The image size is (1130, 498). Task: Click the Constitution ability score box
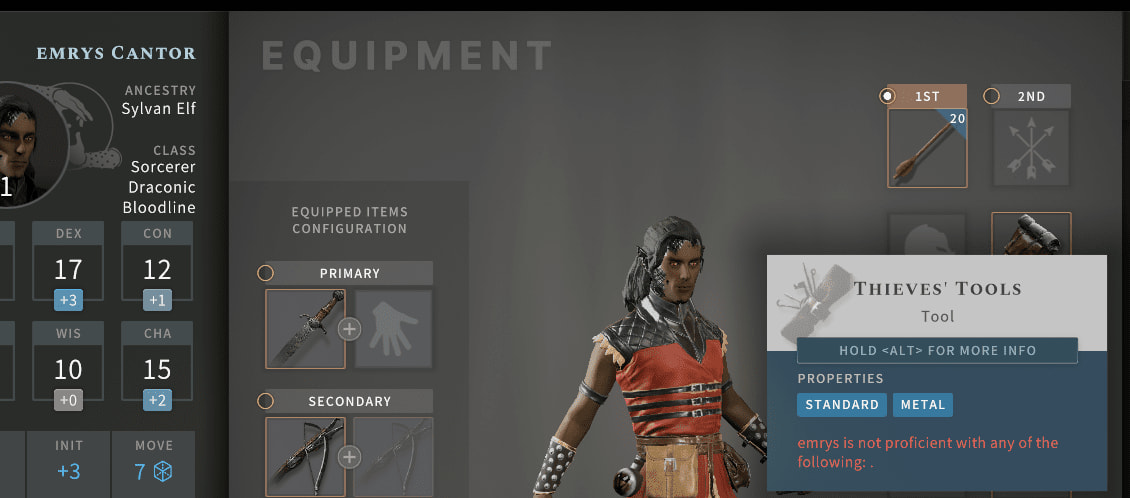(157, 261)
